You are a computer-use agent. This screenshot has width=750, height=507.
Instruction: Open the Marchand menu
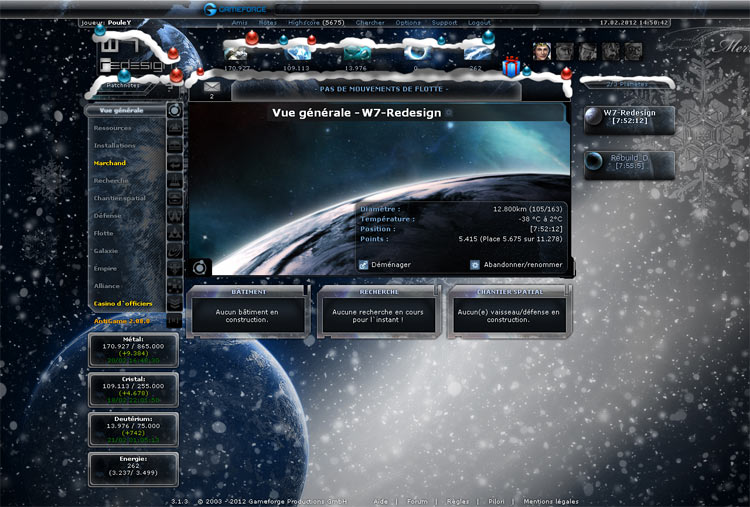click(110, 163)
